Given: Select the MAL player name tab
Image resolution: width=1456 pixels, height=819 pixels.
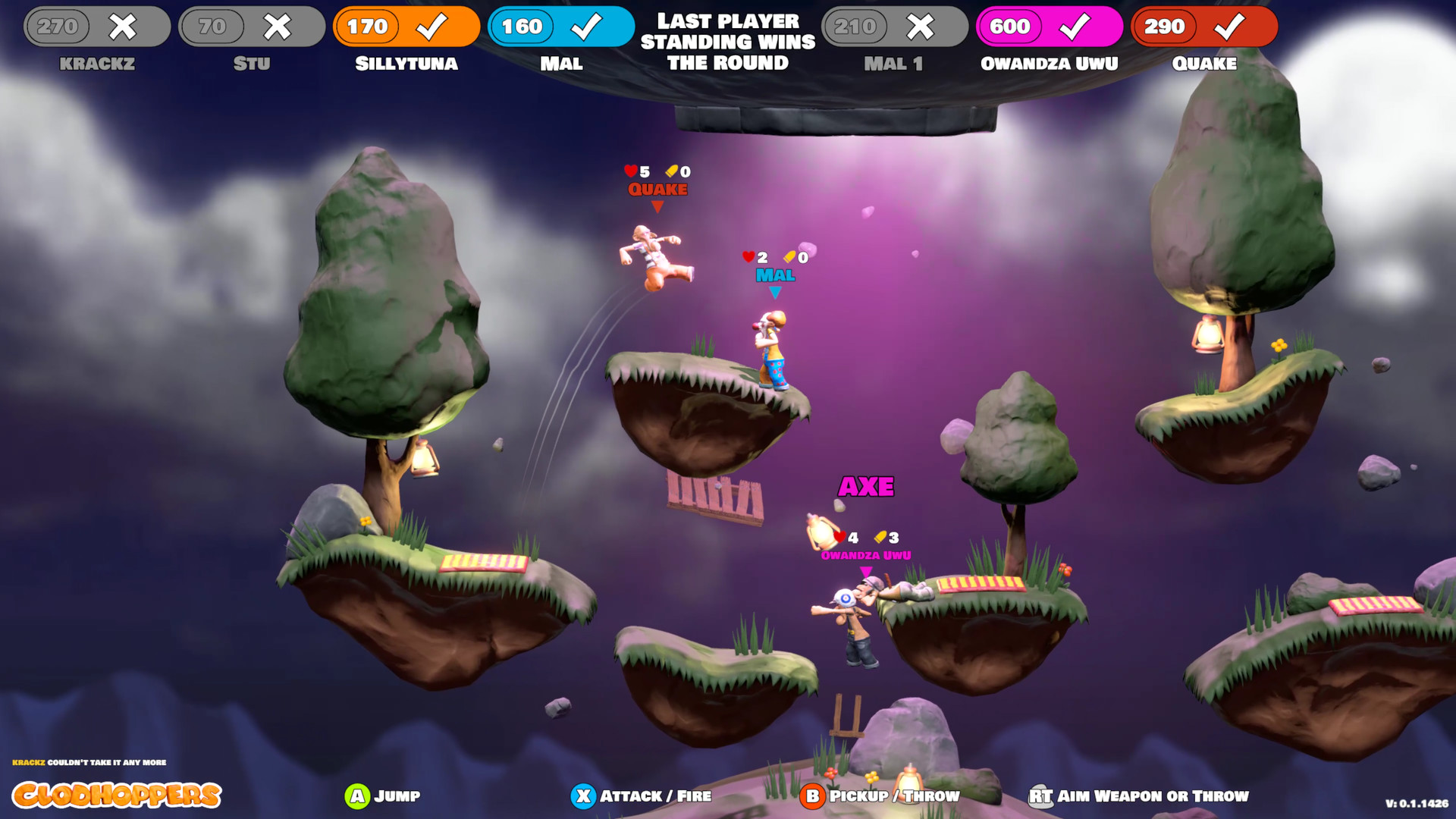Looking at the screenshot, I should (x=562, y=64).
